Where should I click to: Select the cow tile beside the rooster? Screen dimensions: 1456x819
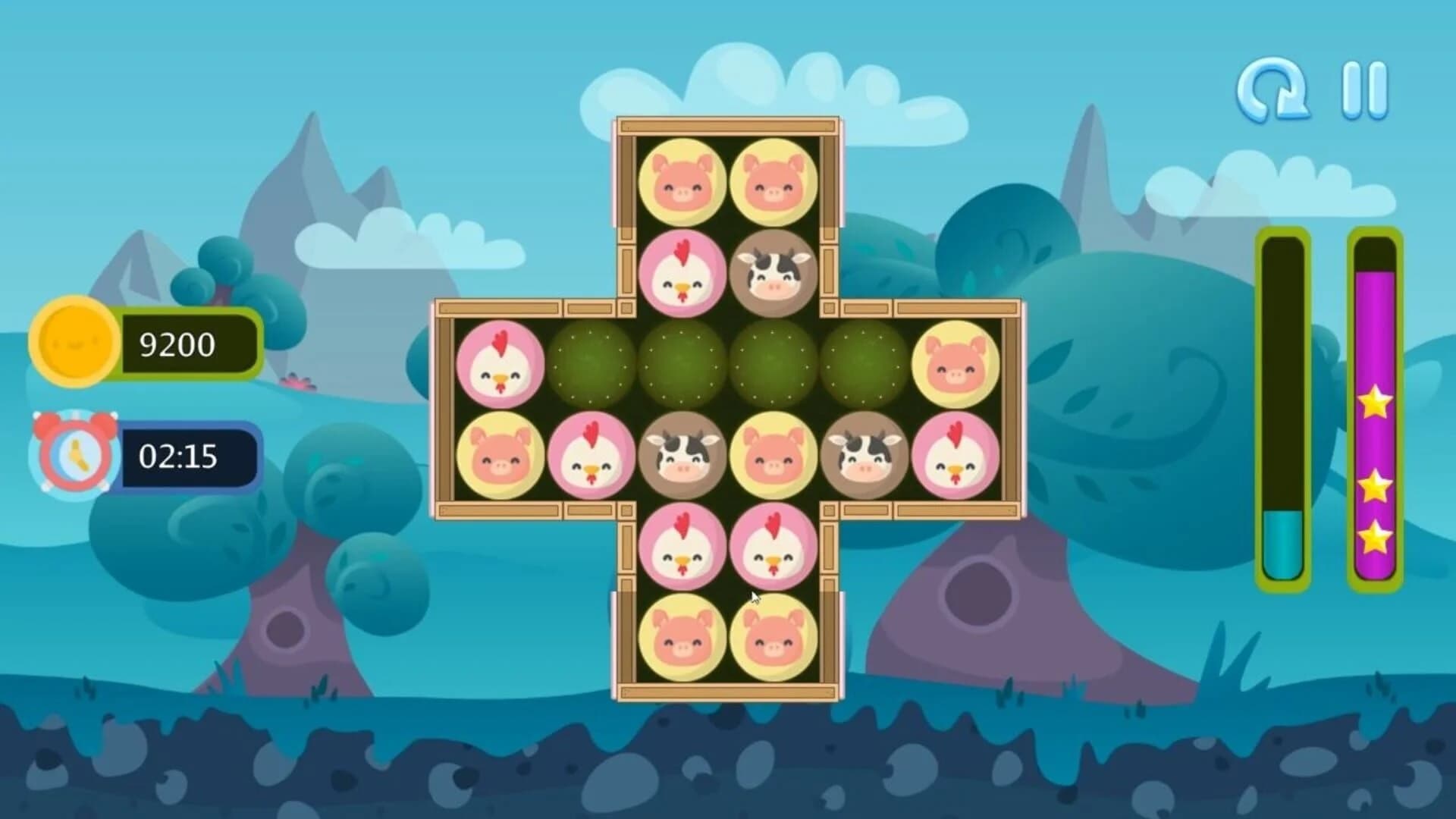(774, 275)
